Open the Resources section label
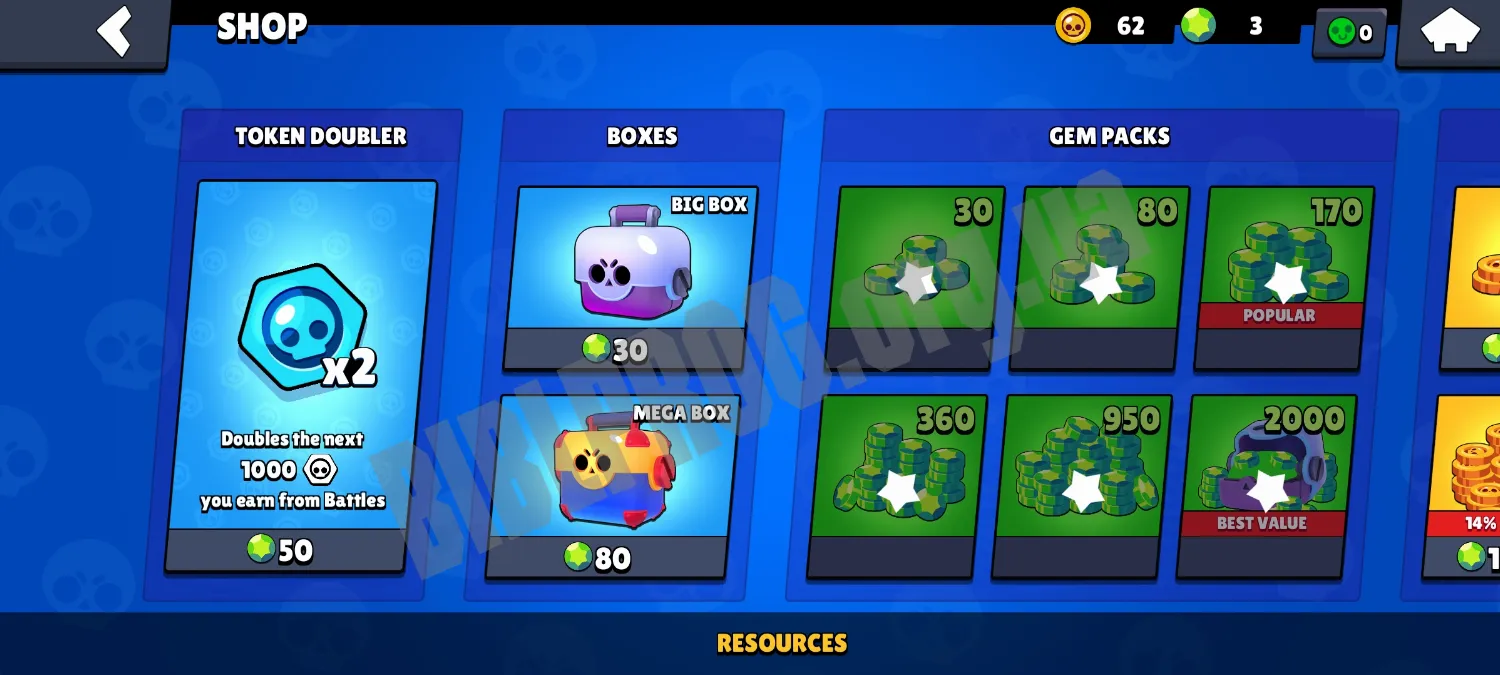The height and width of the screenshot is (675, 1500). (x=782, y=643)
